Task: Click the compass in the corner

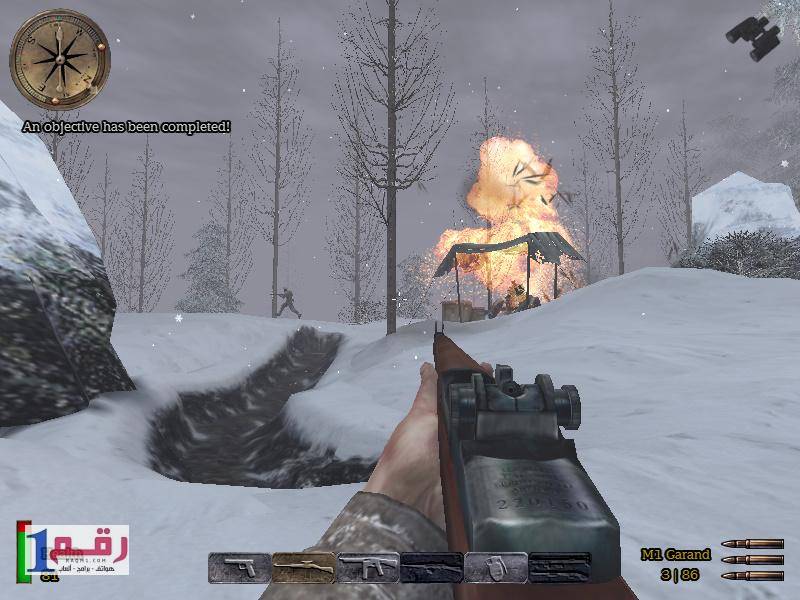Action: pos(60,58)
